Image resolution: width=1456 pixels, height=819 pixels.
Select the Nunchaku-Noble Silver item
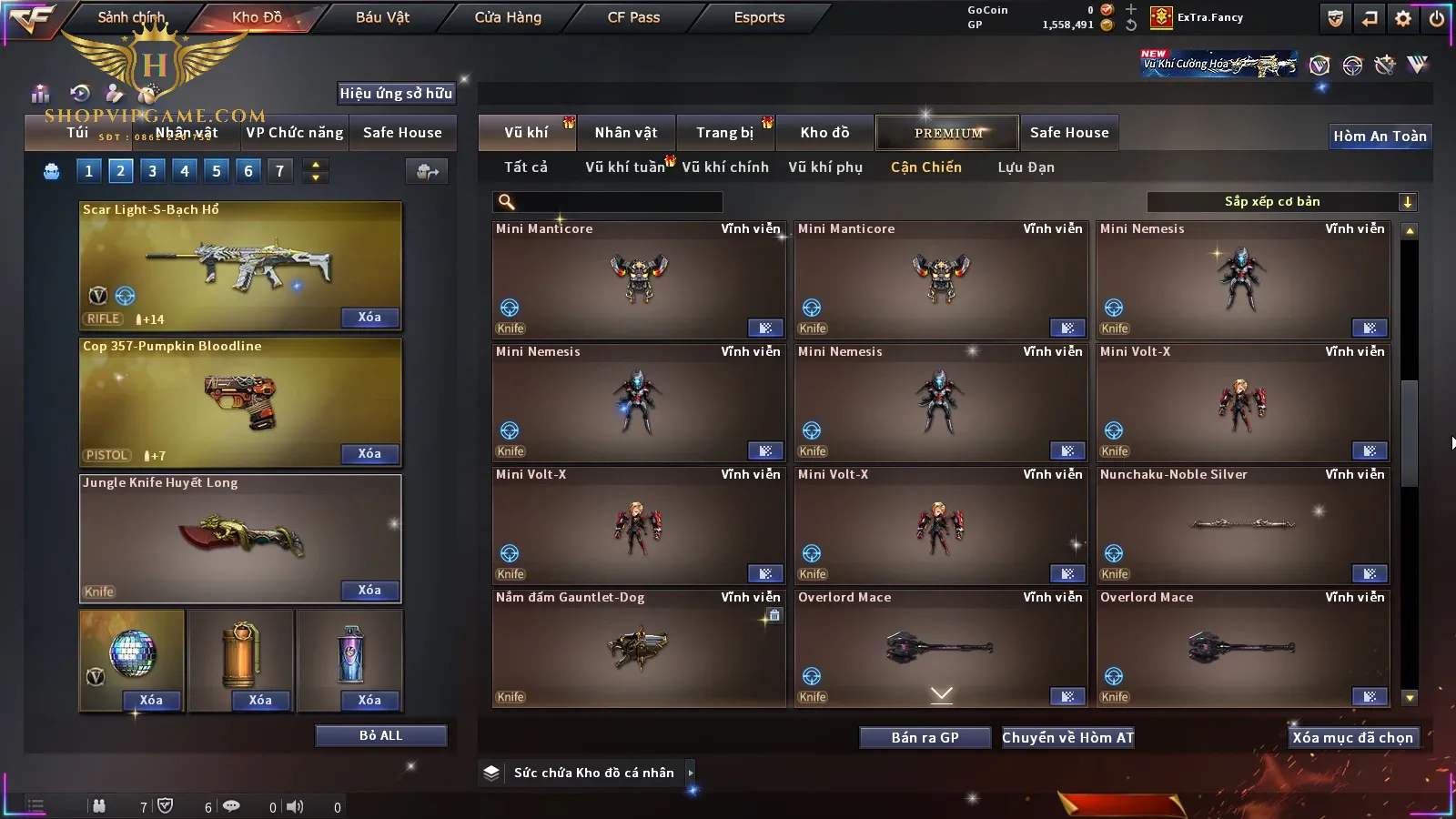point(1243,524)
